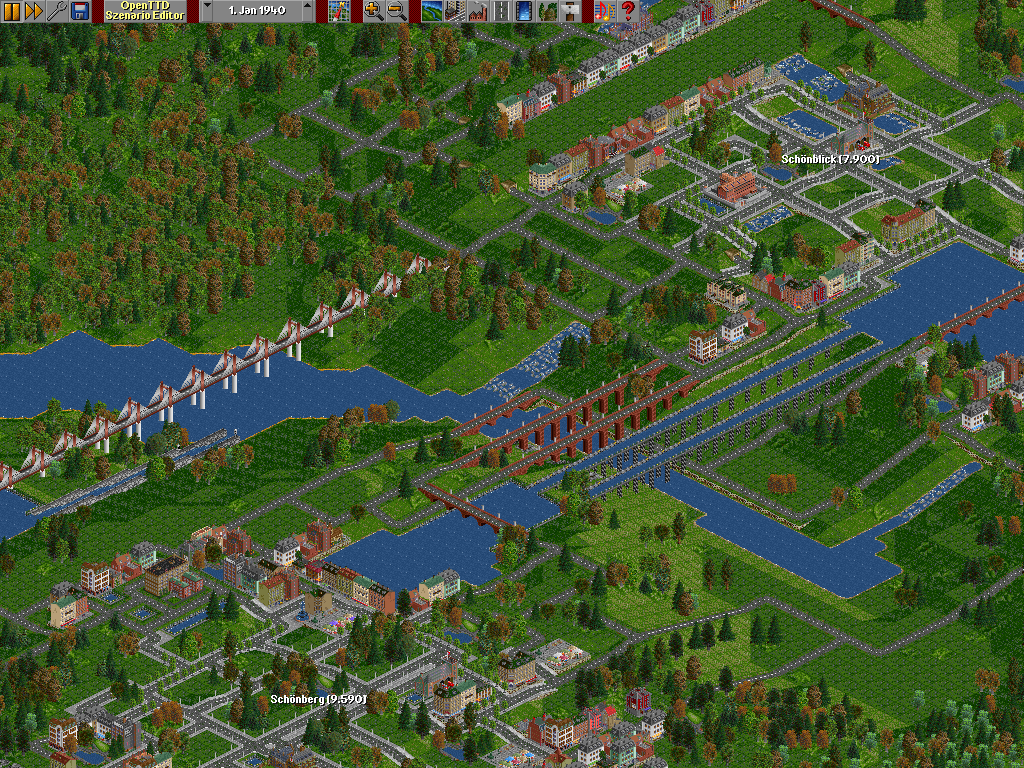The height and width of the screenshot is (768, 1024).
Task: Open the road construction tool
Action: pos(500,11)
